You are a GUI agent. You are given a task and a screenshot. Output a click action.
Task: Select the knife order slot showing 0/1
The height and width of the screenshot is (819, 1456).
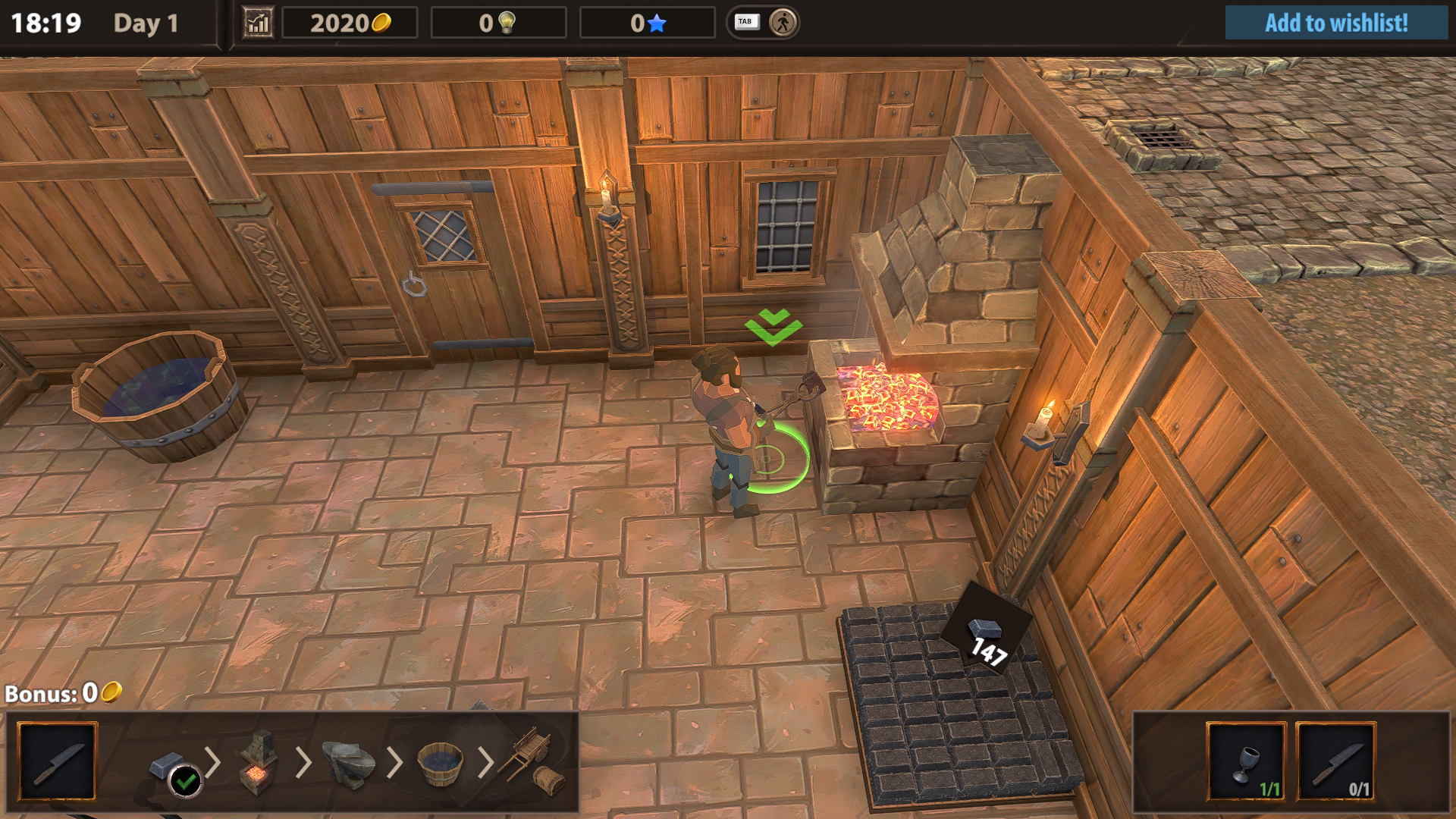[x=1335, y=761]
